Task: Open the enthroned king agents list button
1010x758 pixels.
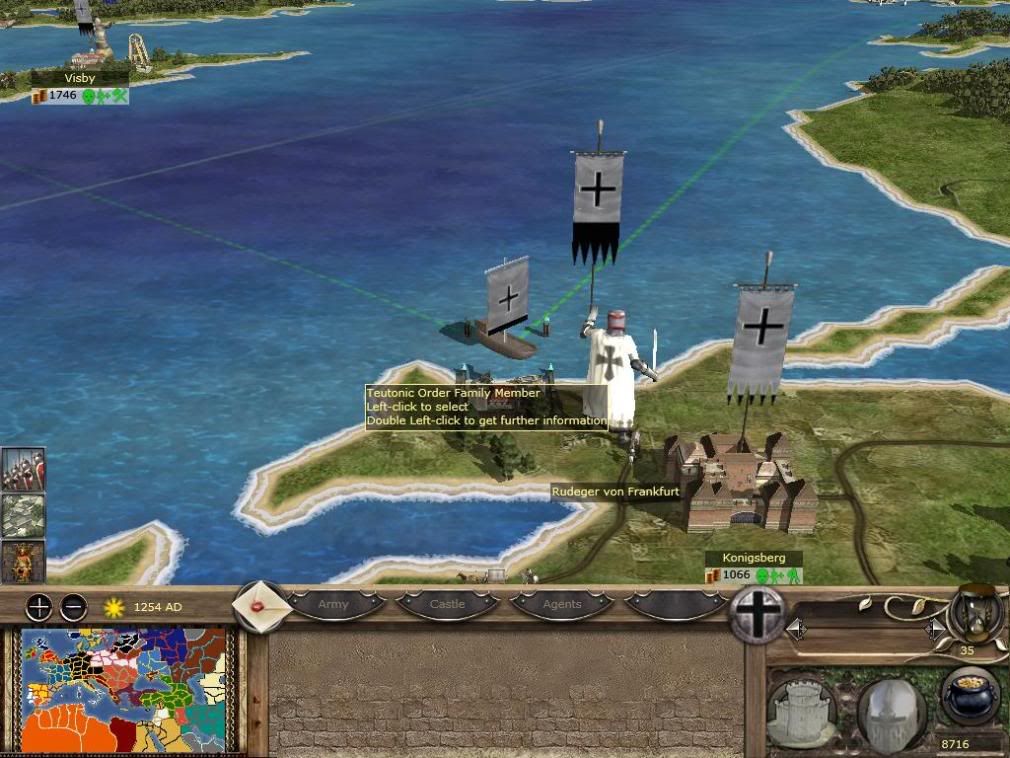Action: 22,561
